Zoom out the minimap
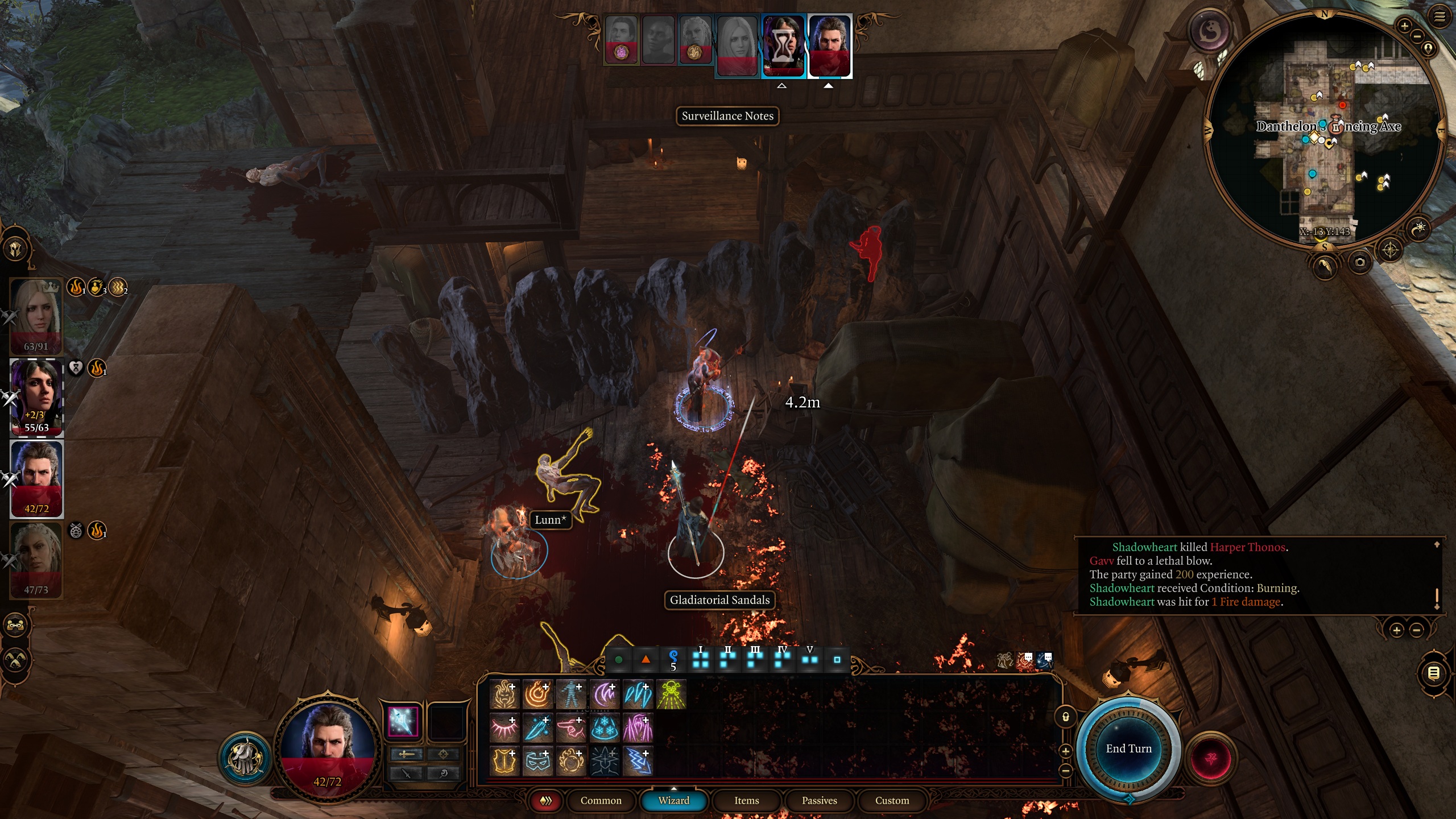Screen dimensions: 1456x819 click(x=1417, y=36)
